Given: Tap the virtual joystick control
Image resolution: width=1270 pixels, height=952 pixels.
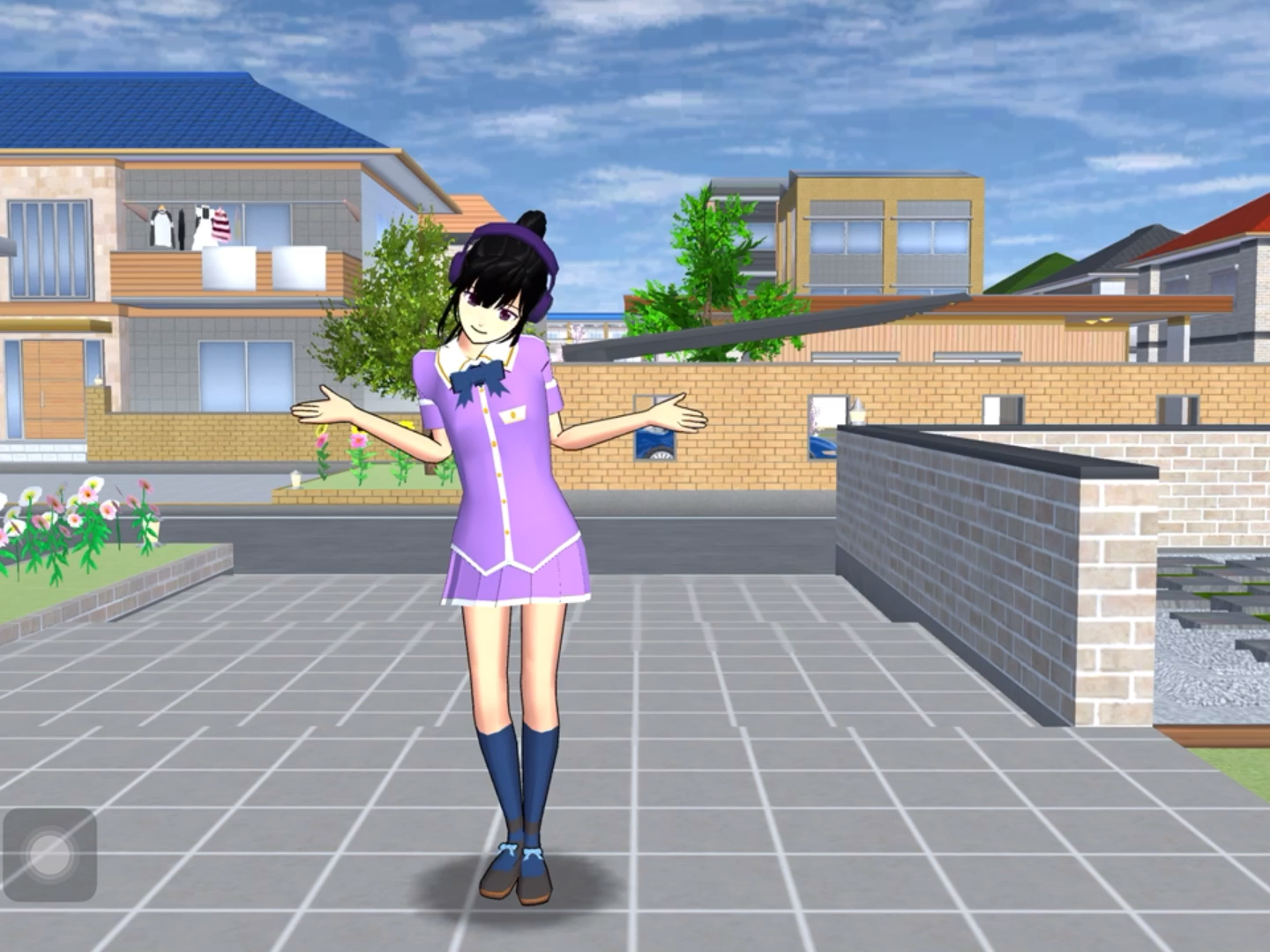Looking at the screenshot, I should pos(49,853).
